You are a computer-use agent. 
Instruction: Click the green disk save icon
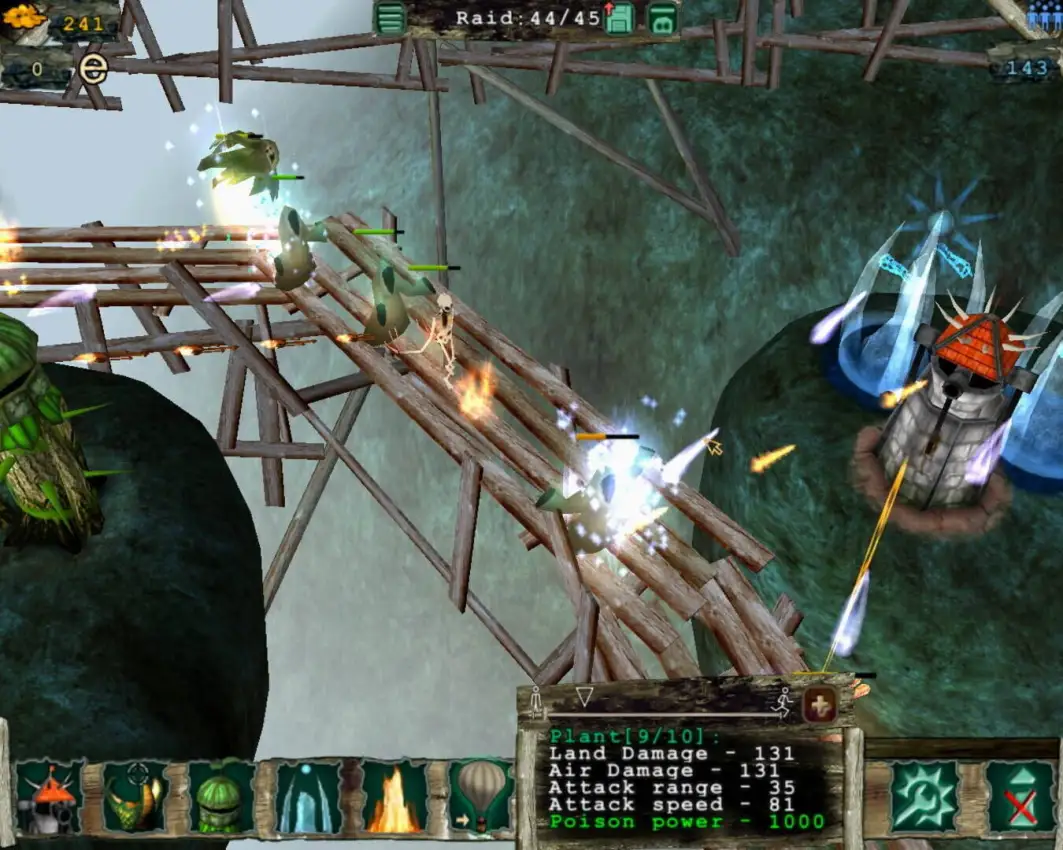662,17
